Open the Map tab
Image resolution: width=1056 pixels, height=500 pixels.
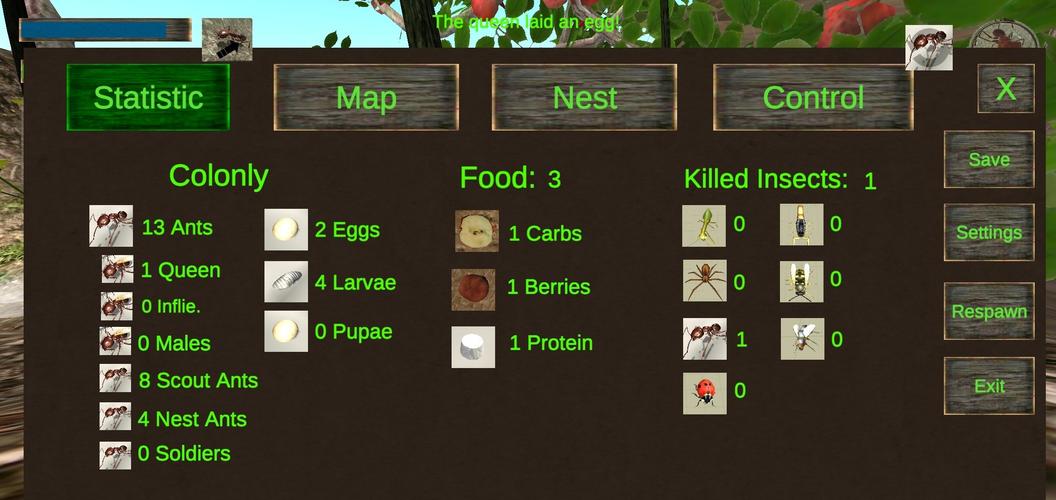coord(366,97)
